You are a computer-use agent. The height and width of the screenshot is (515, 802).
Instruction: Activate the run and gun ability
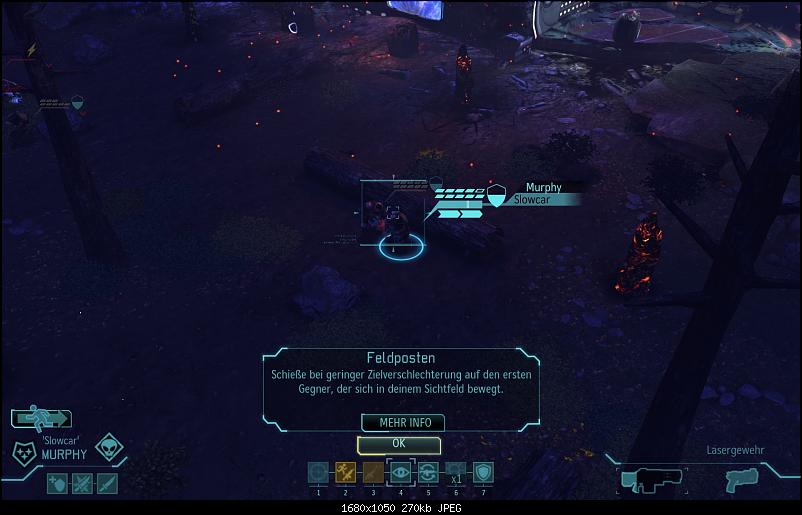[x=345, y=473]
